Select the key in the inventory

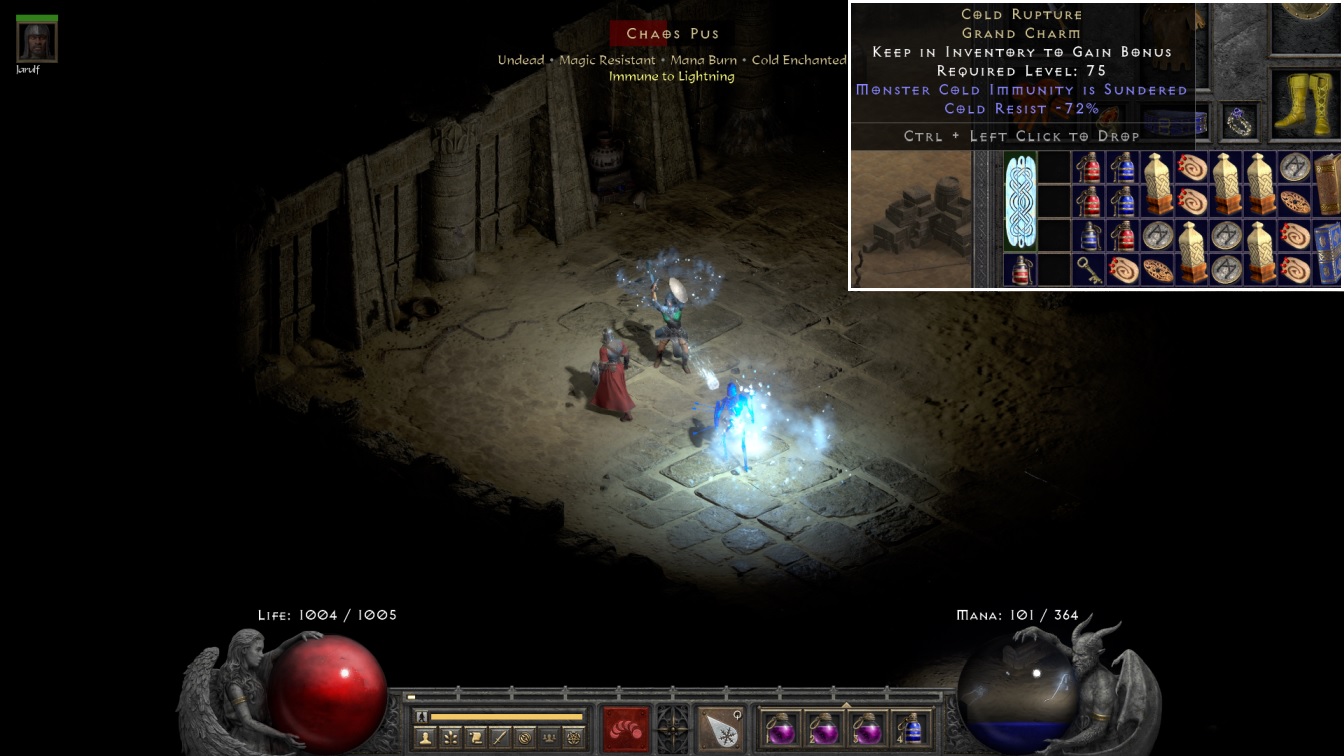pyautogui.click(x=1089, y=270)
